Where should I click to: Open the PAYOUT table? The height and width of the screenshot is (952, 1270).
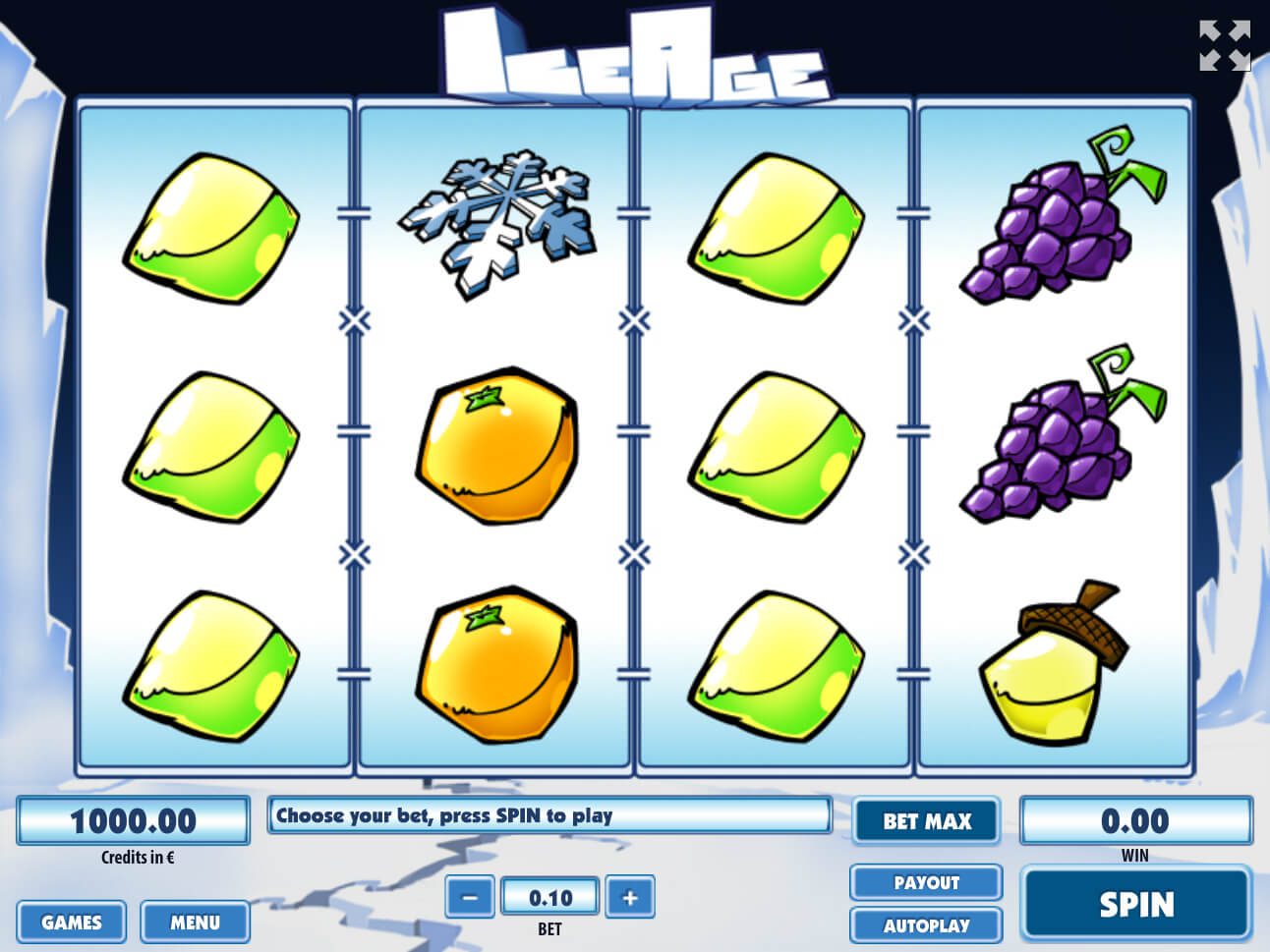pyautogui.click(x=926, y=882)
